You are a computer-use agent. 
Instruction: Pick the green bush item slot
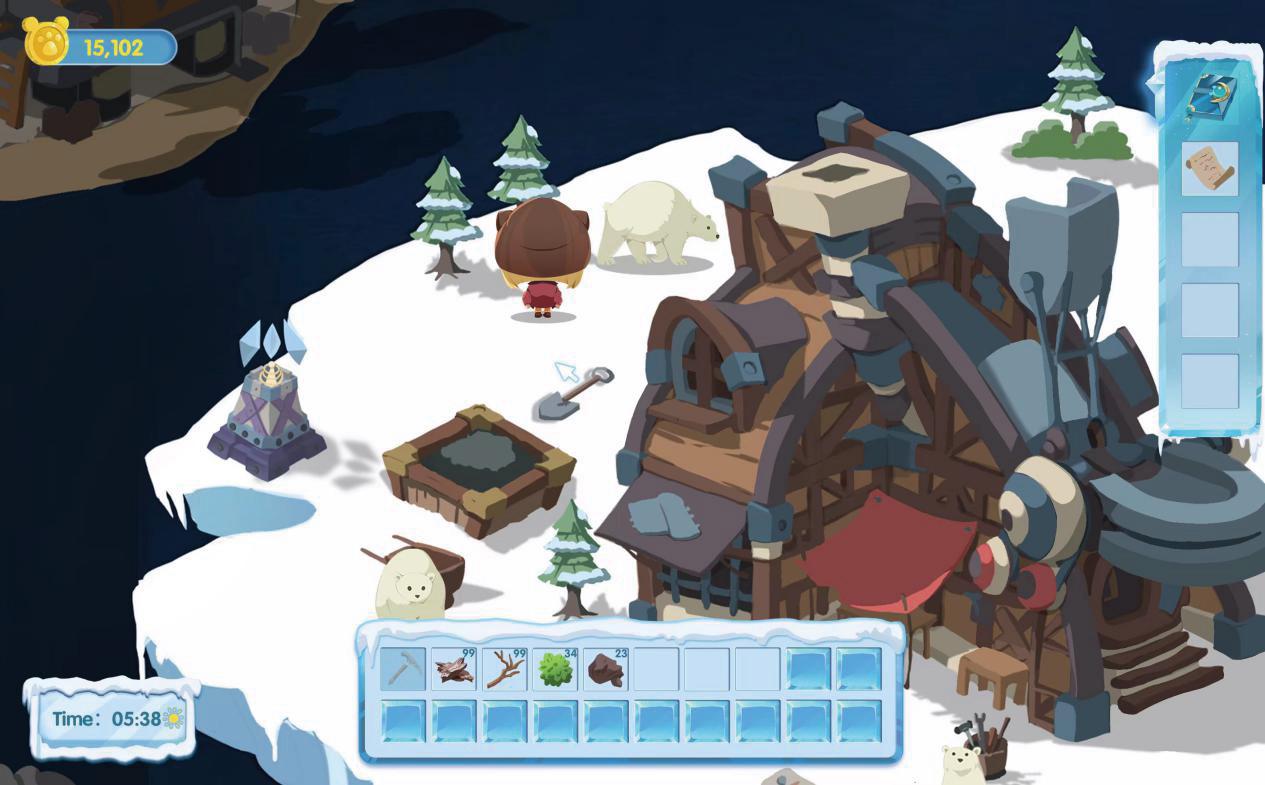coord(556,669)
